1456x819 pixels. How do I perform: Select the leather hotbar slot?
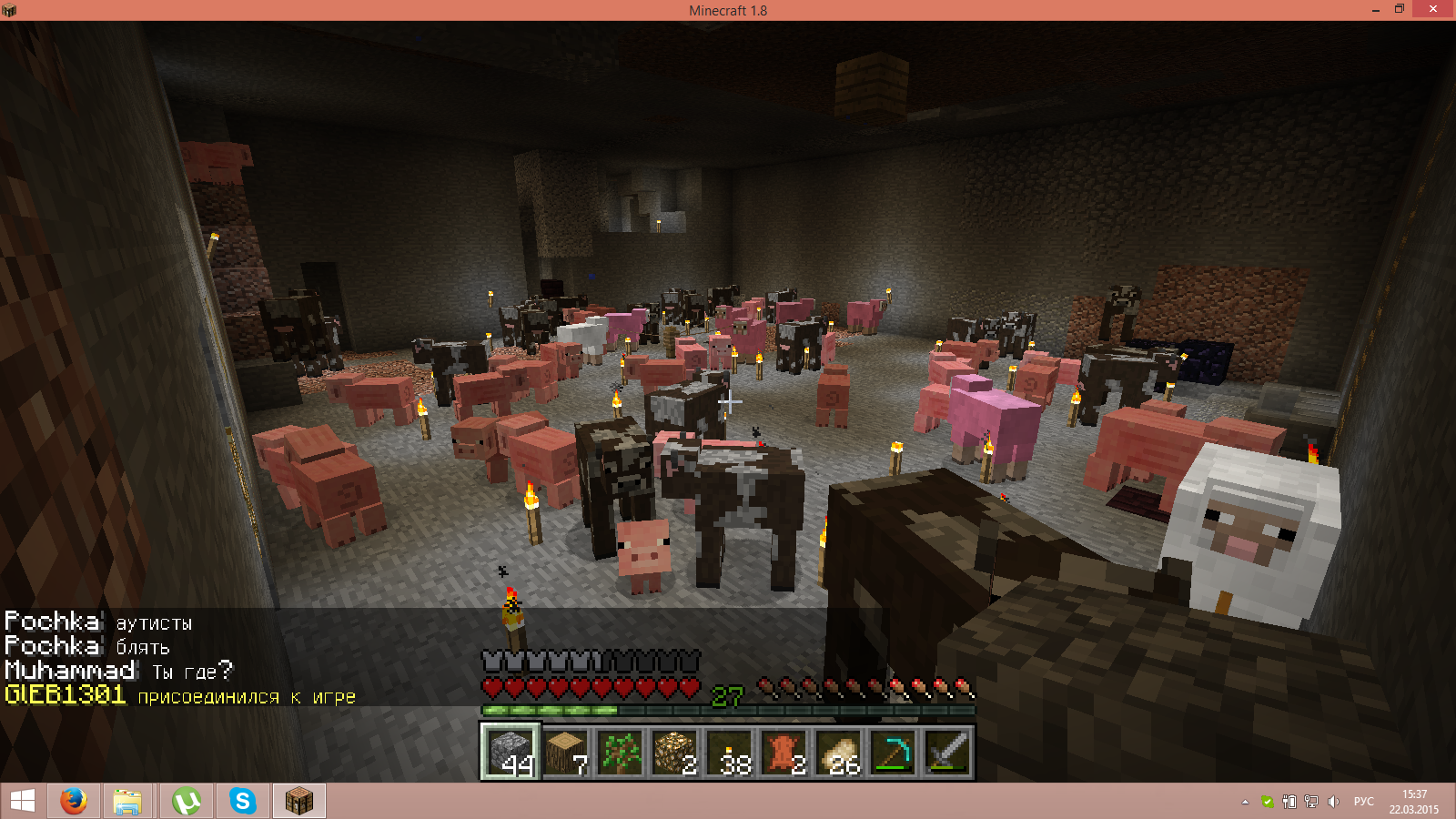tap(784, 752)
